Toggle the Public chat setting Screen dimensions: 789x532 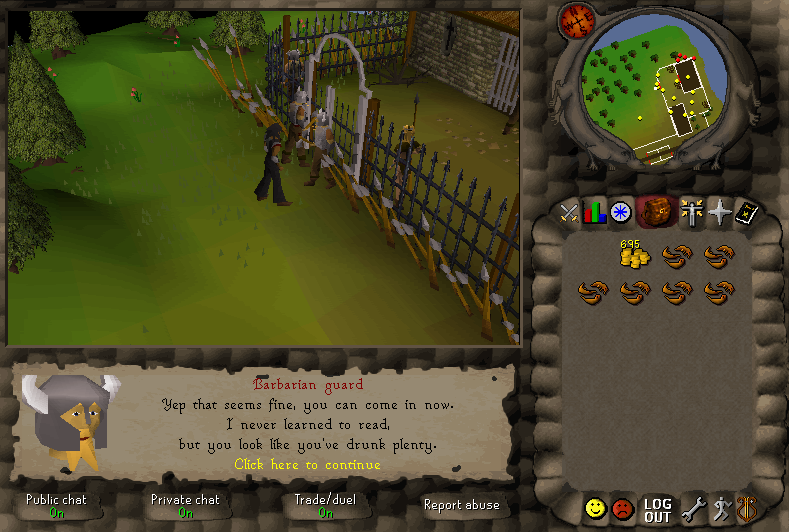tap(56, 505)
